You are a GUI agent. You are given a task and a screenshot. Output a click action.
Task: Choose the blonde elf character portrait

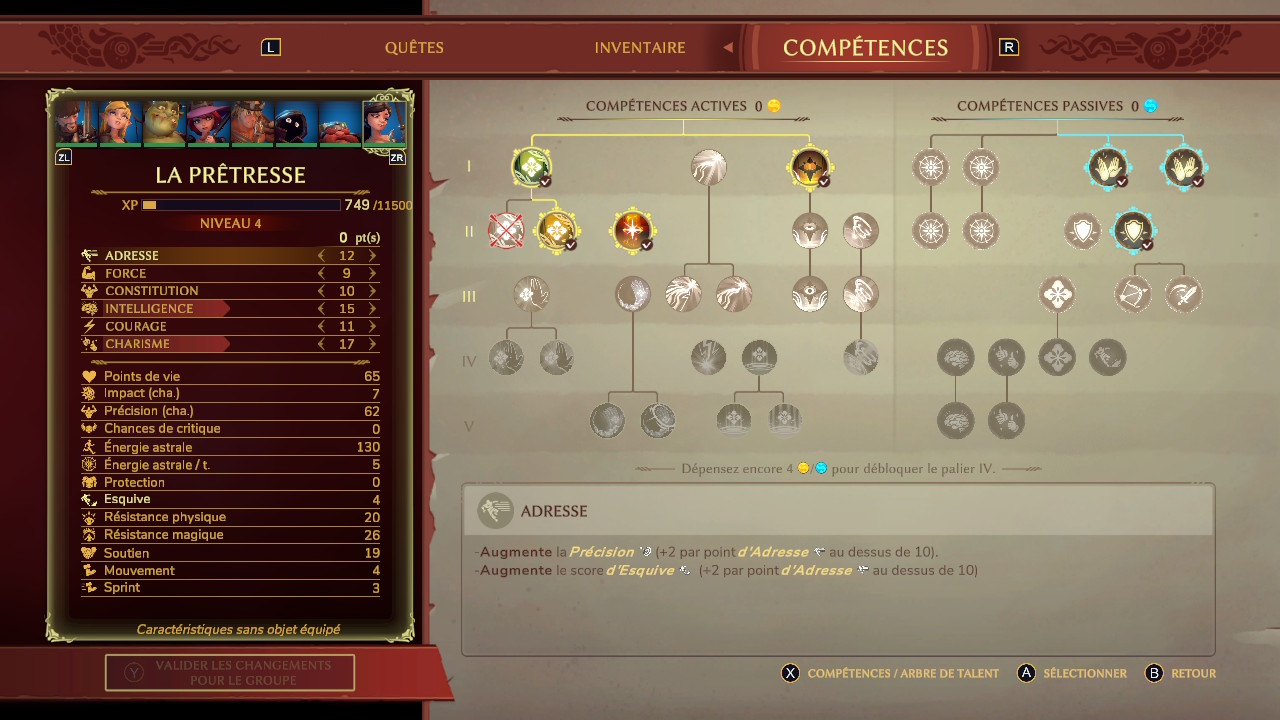coord(120,123)
